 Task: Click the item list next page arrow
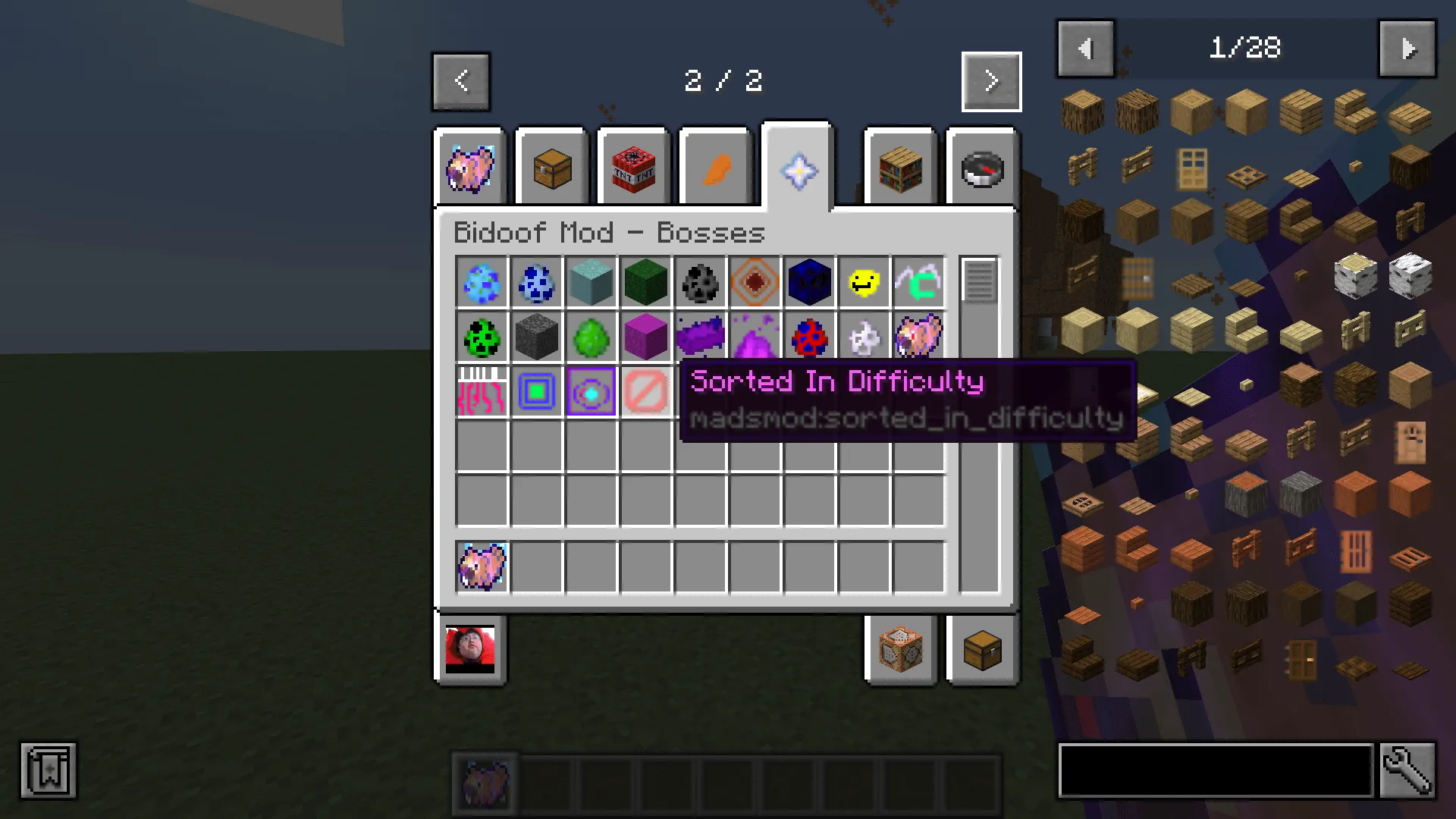coord(1407,49)
